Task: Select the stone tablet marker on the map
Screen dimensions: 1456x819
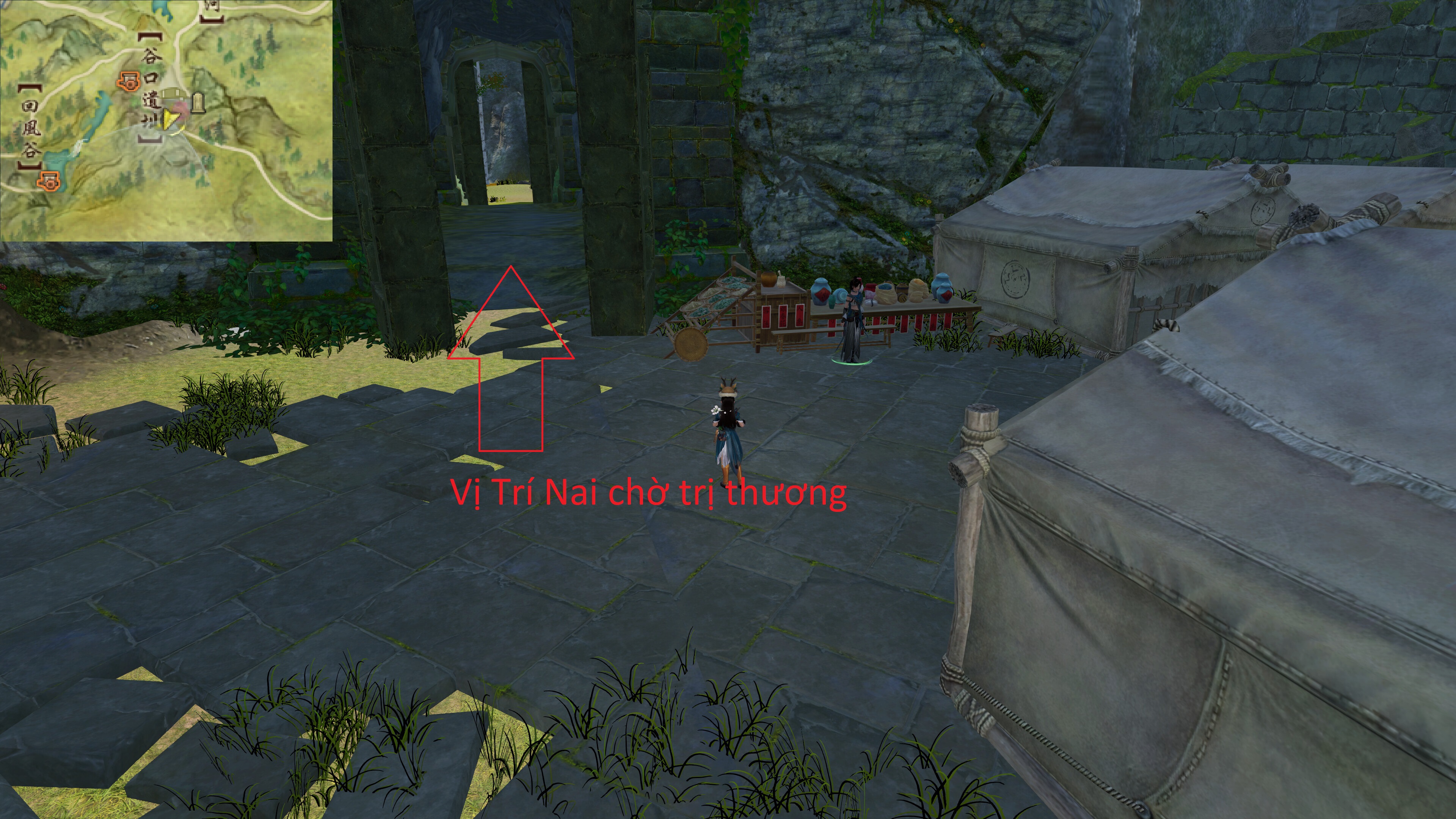Action: [197, 102]
